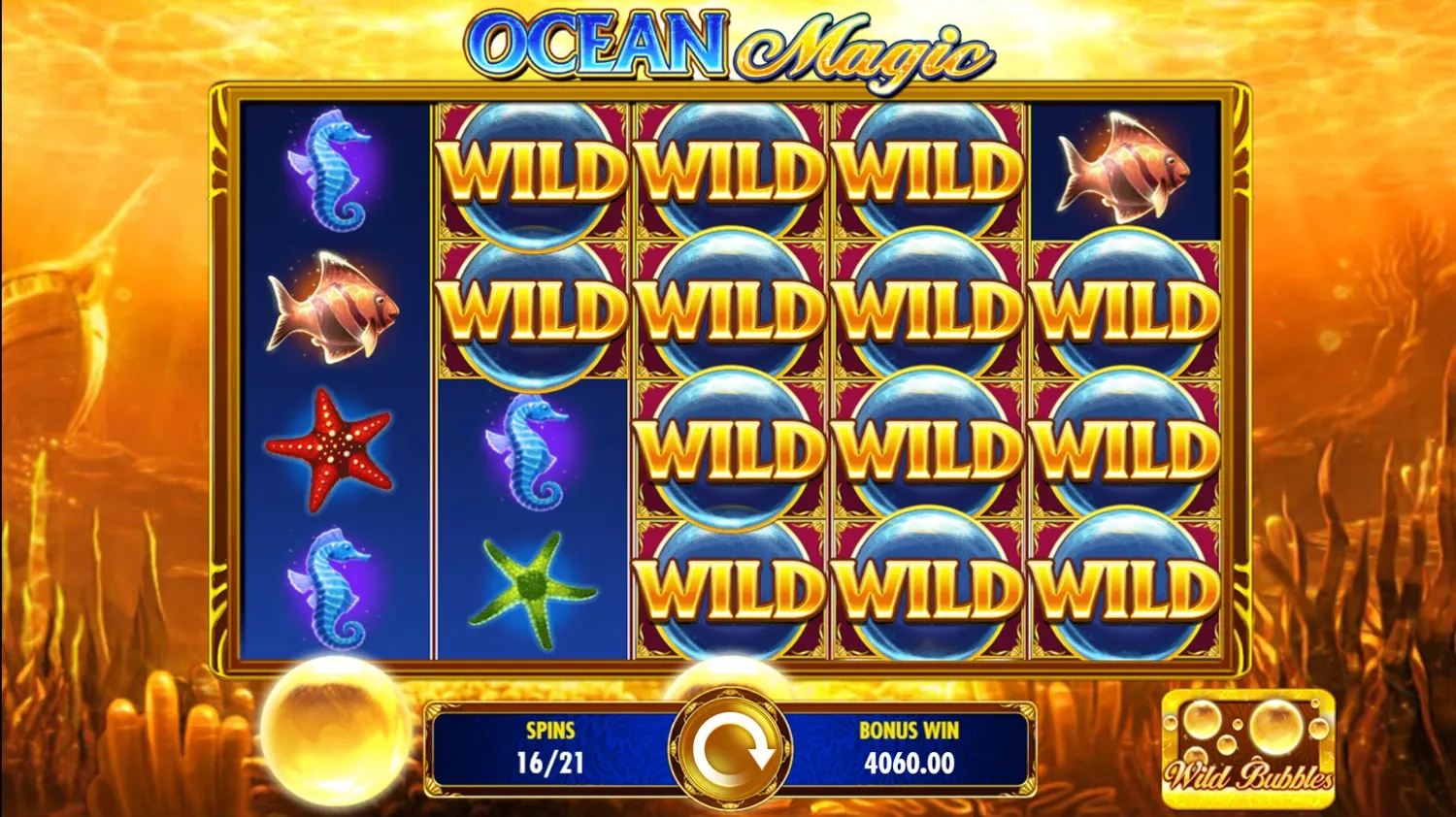
Task: Select the bottom-right WILD bubble symbol
Action: pos(1126,587)
